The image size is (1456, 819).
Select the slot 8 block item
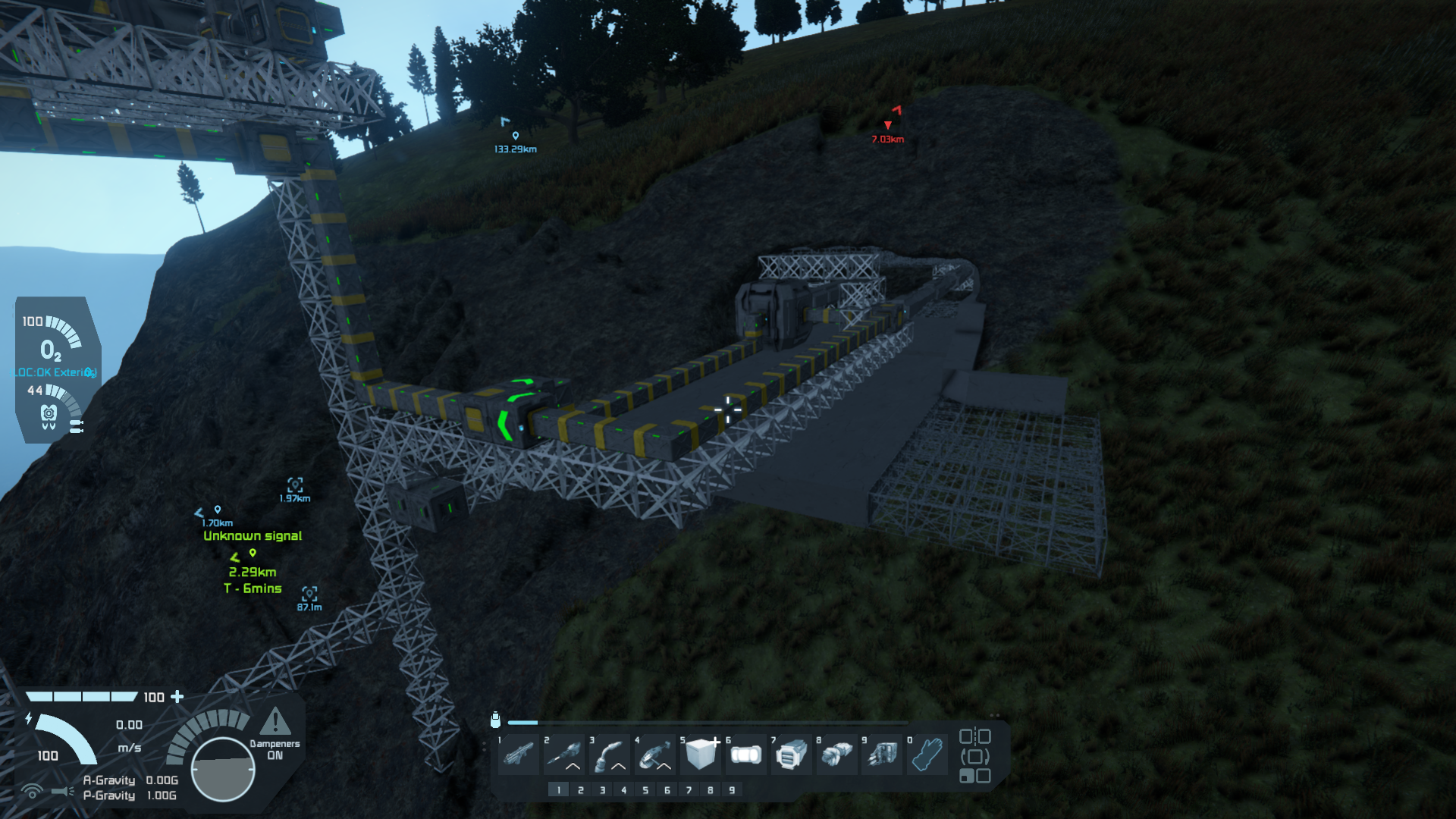point(836,755)
